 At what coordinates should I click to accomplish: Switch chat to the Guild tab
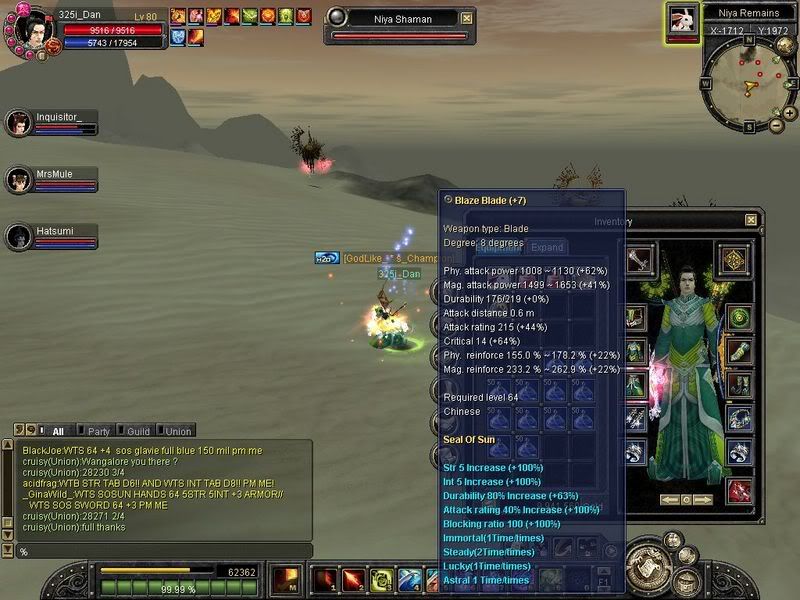137,431
